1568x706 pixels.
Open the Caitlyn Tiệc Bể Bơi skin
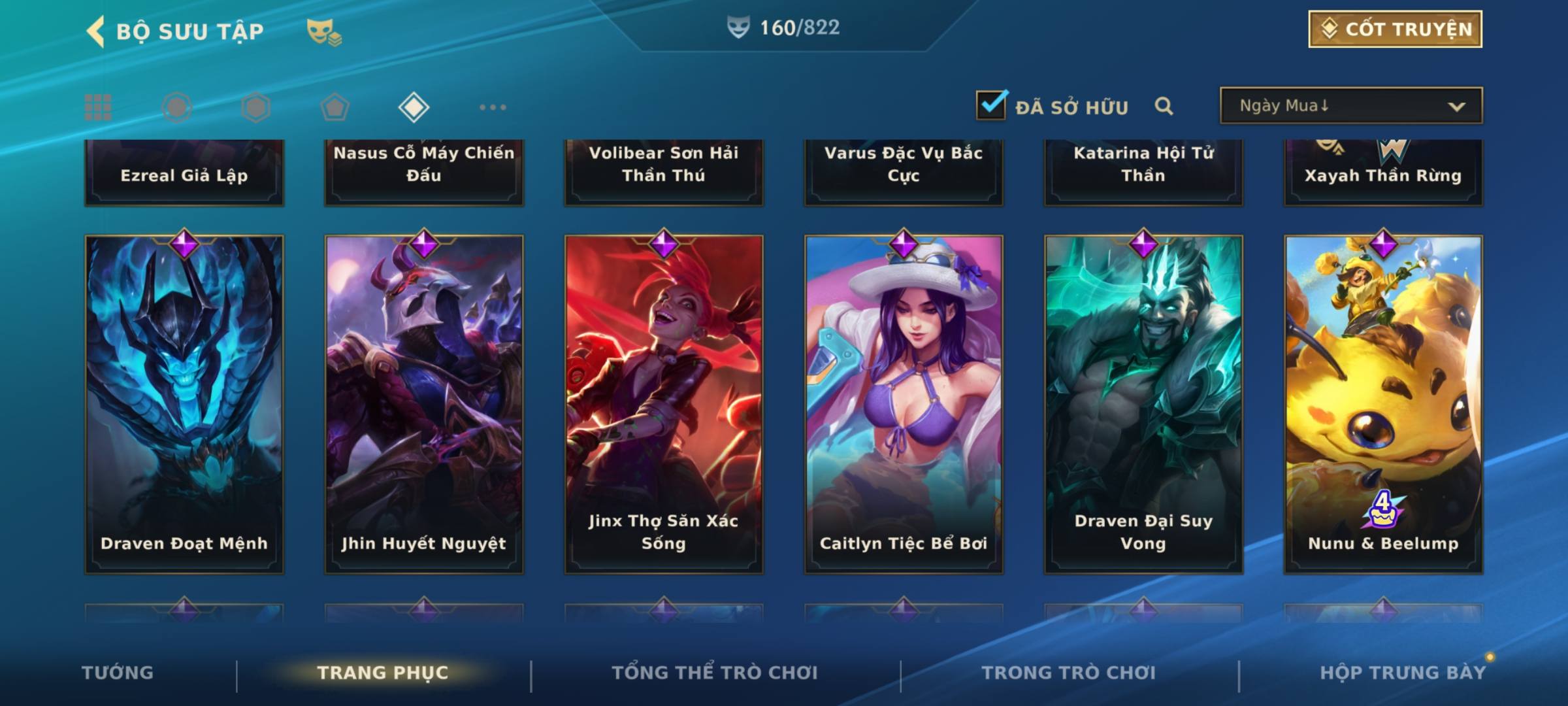(904, 404)
